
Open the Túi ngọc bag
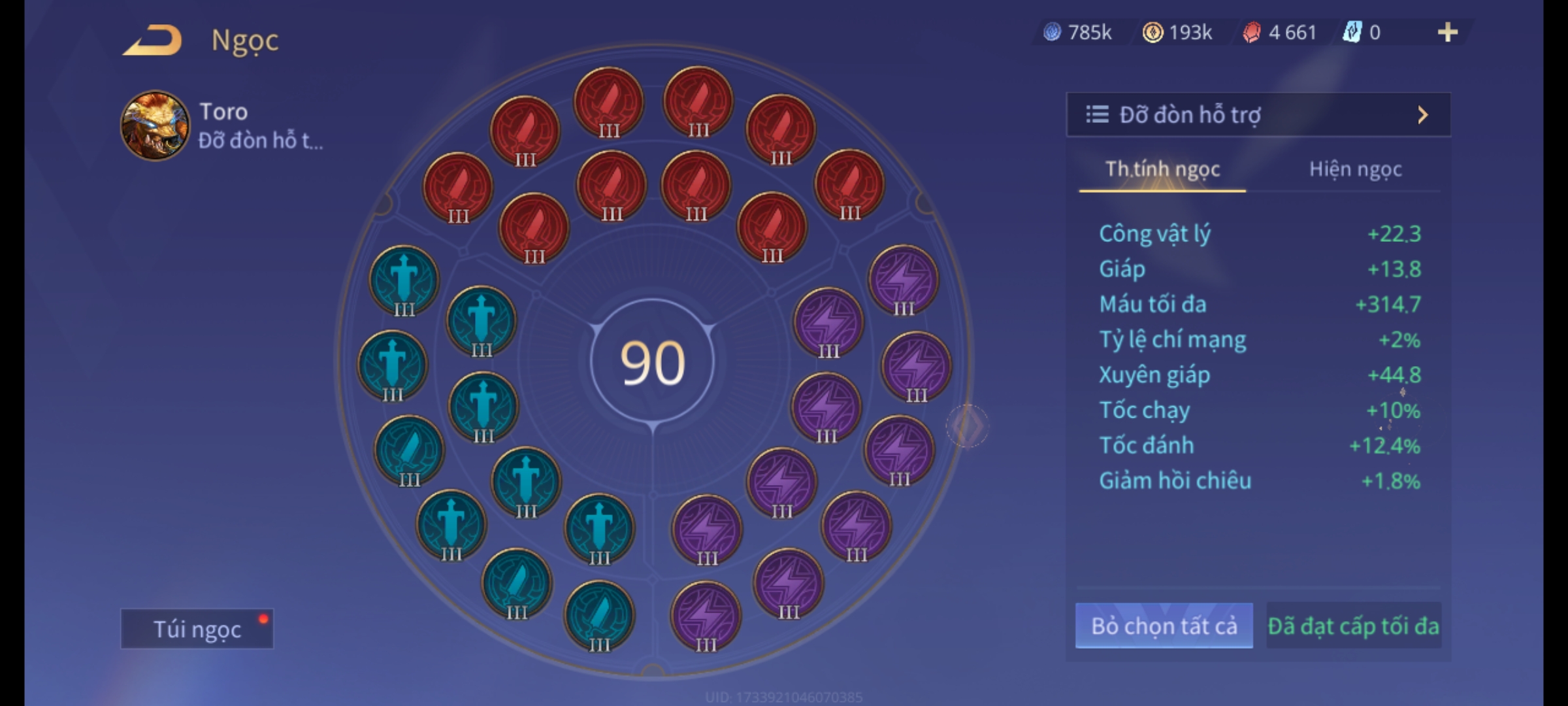click(x=197, y=629)
